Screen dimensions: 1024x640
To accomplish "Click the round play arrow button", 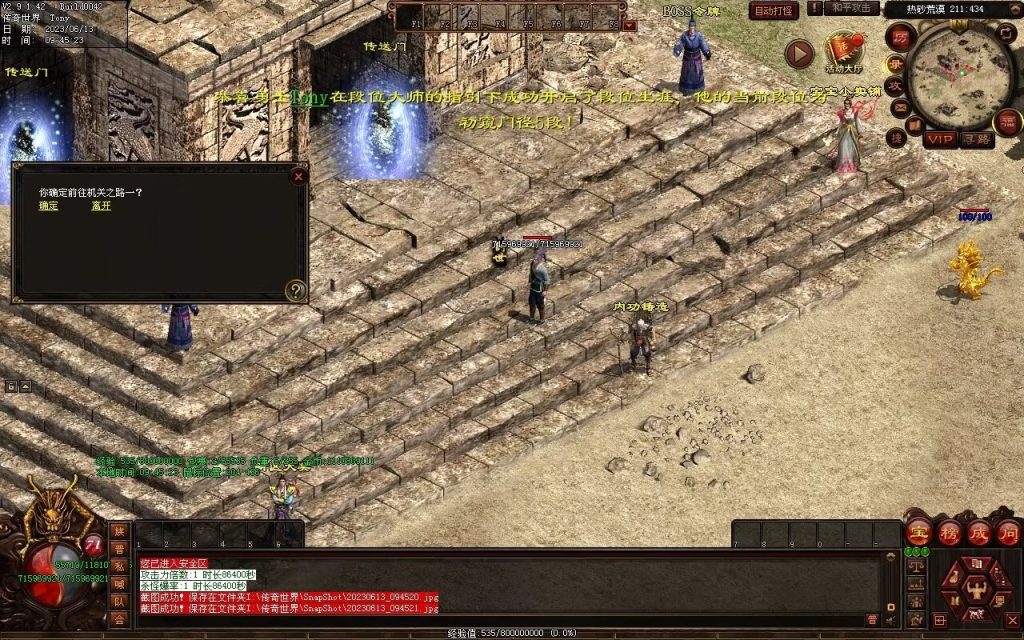I will 798,53.
